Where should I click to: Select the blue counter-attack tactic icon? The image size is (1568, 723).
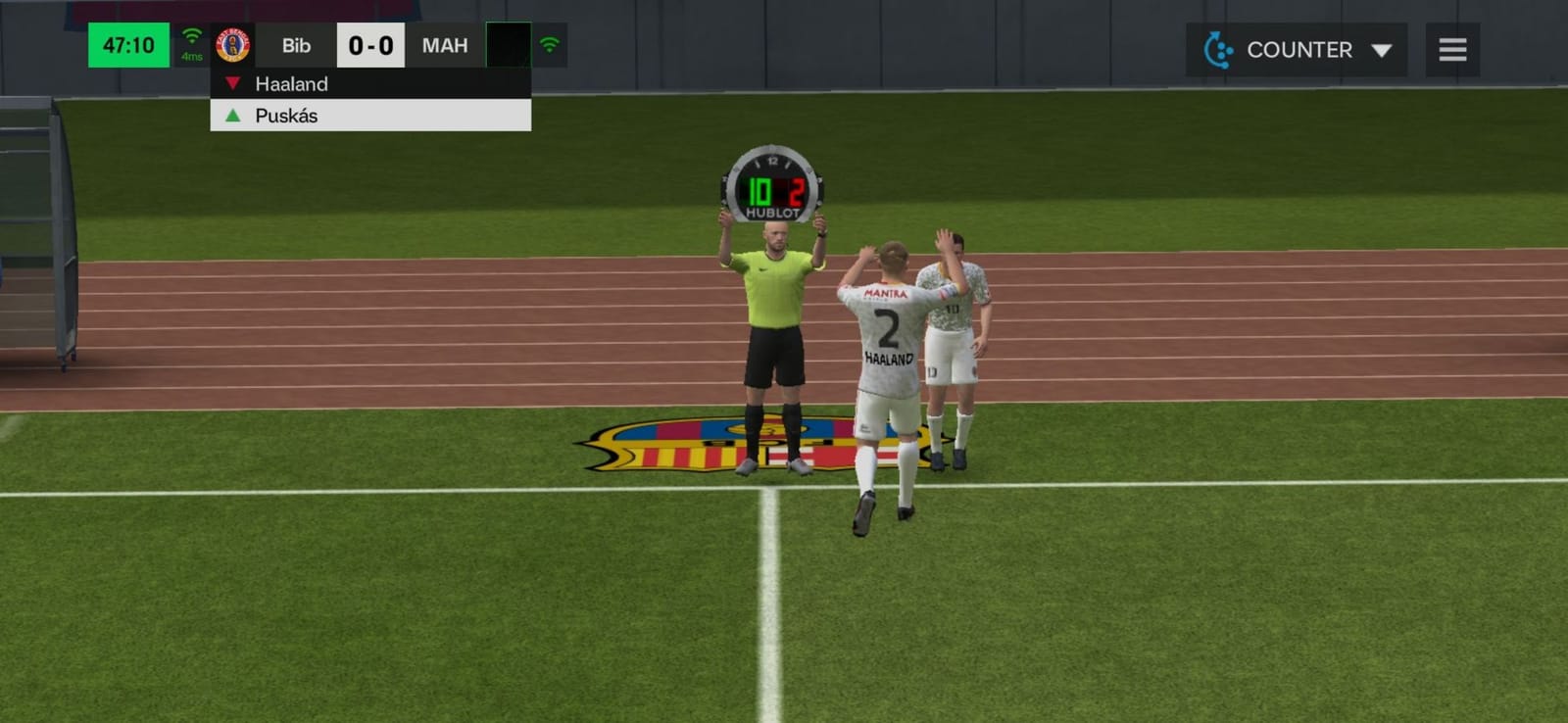coord(1218,49)
